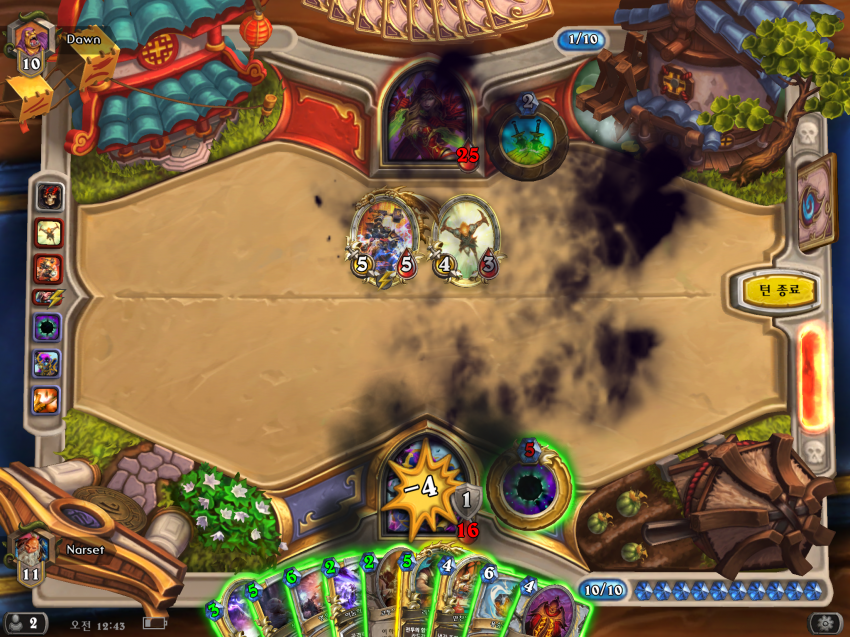Show the lightning-marked history tile

coord(47,297)
